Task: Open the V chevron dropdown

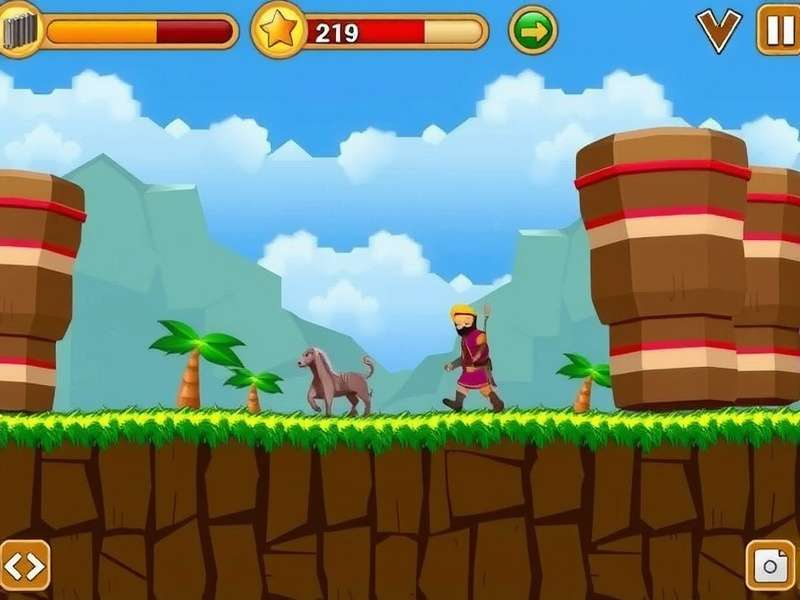Action: tap(719, 30)
